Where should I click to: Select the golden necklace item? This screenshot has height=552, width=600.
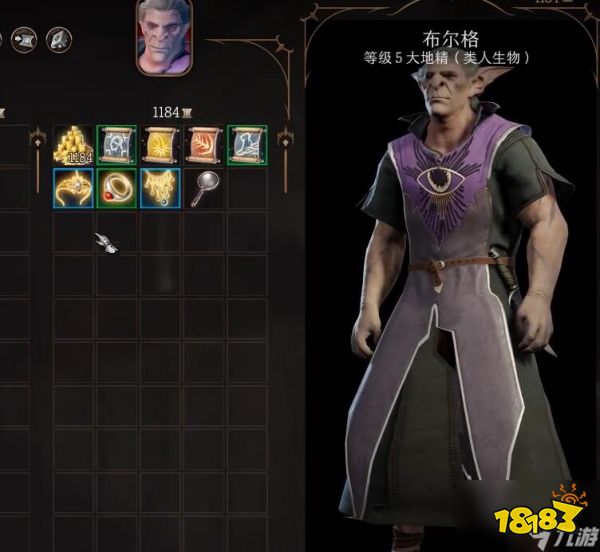point(158,188)
